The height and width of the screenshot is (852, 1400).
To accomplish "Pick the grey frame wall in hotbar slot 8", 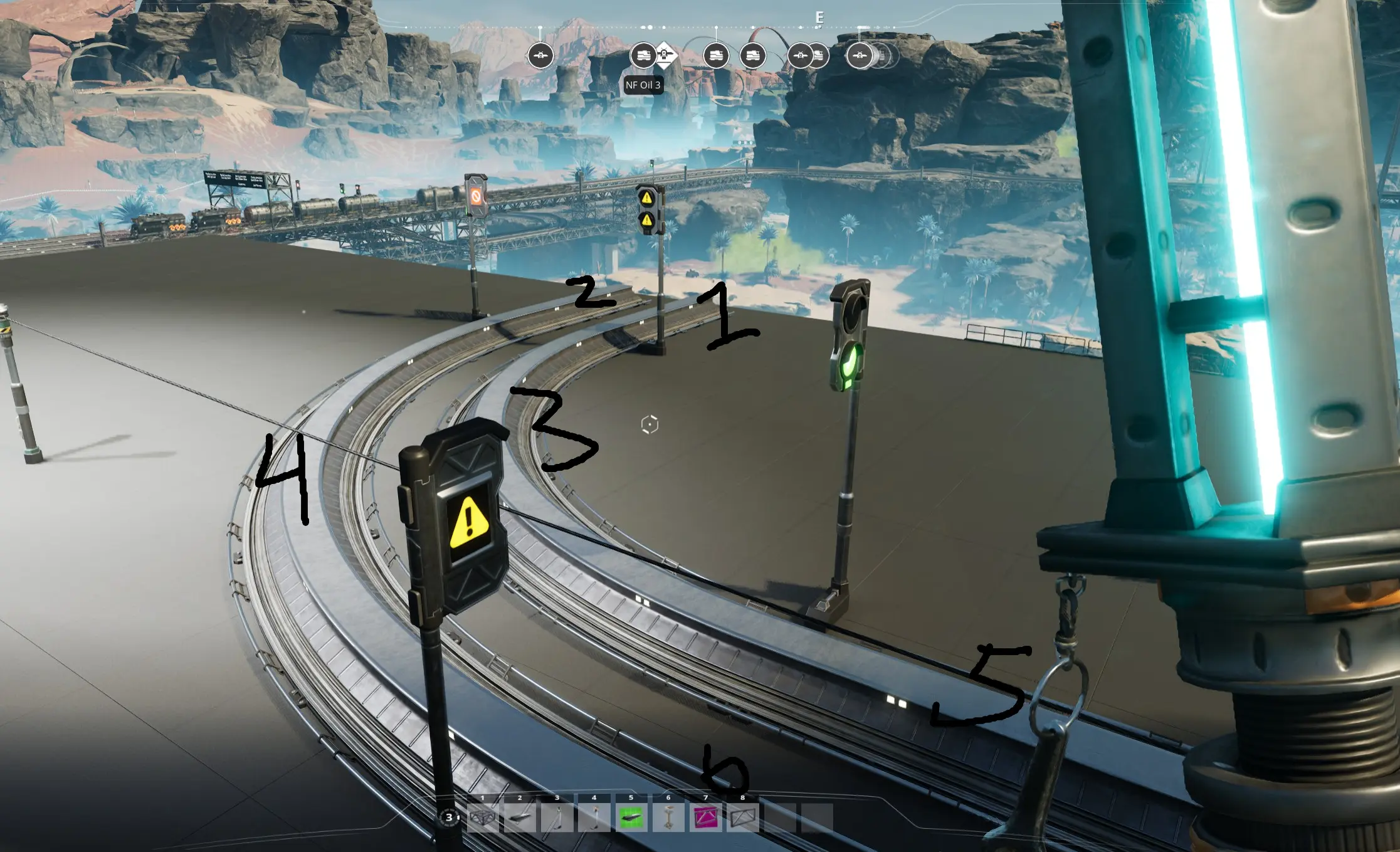I will click(743, 818).
